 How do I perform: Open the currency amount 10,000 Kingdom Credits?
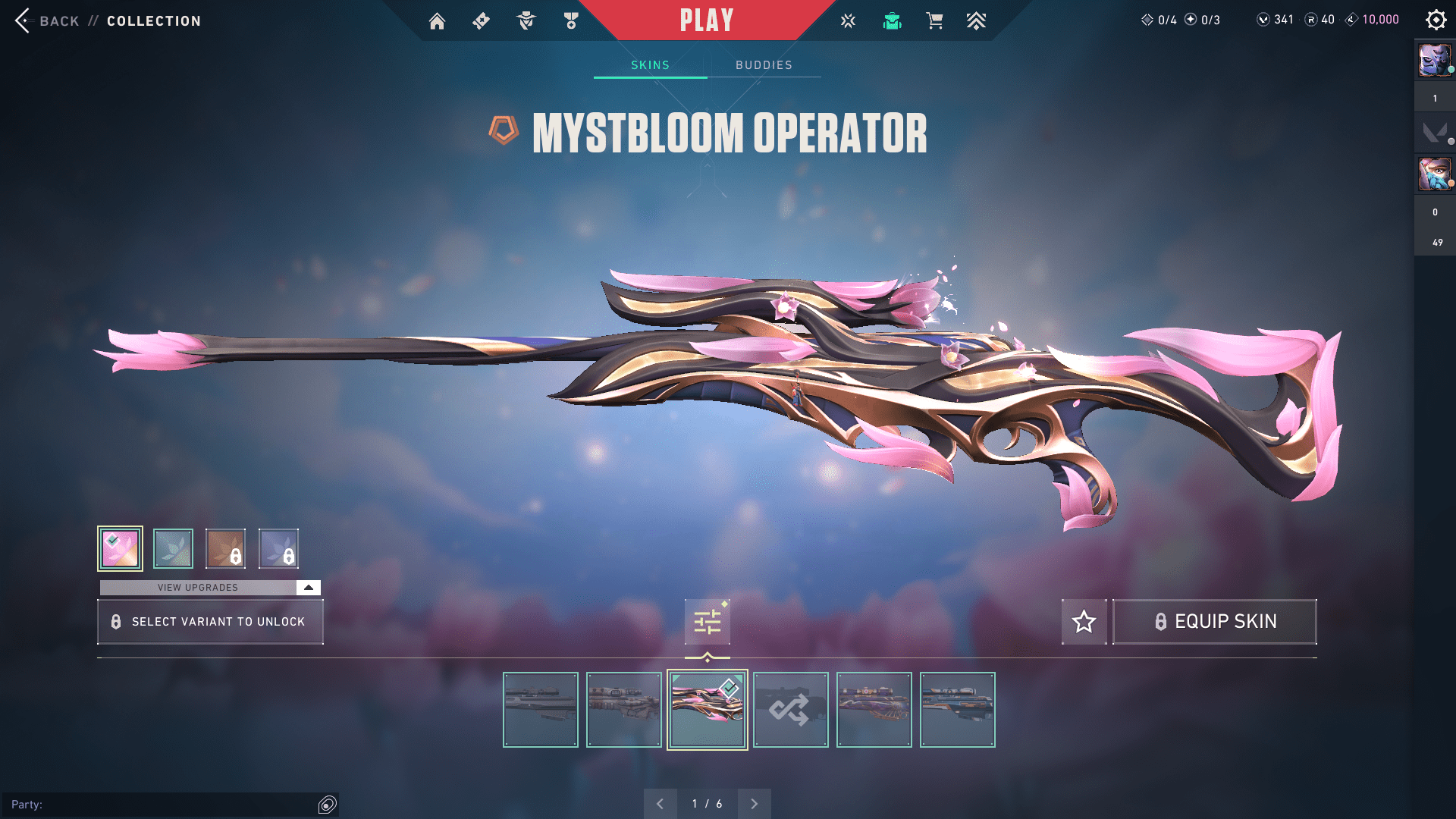(x=1379, y=20)
